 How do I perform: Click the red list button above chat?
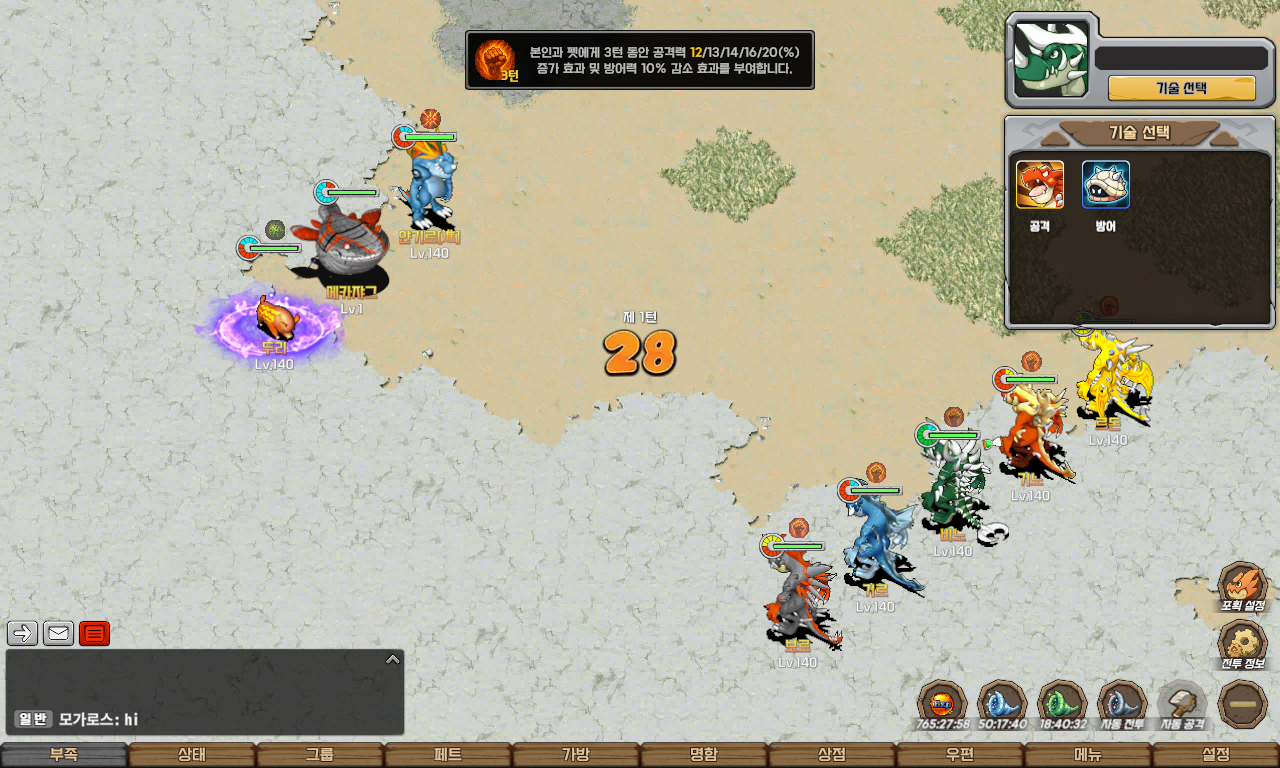[94, 633]
